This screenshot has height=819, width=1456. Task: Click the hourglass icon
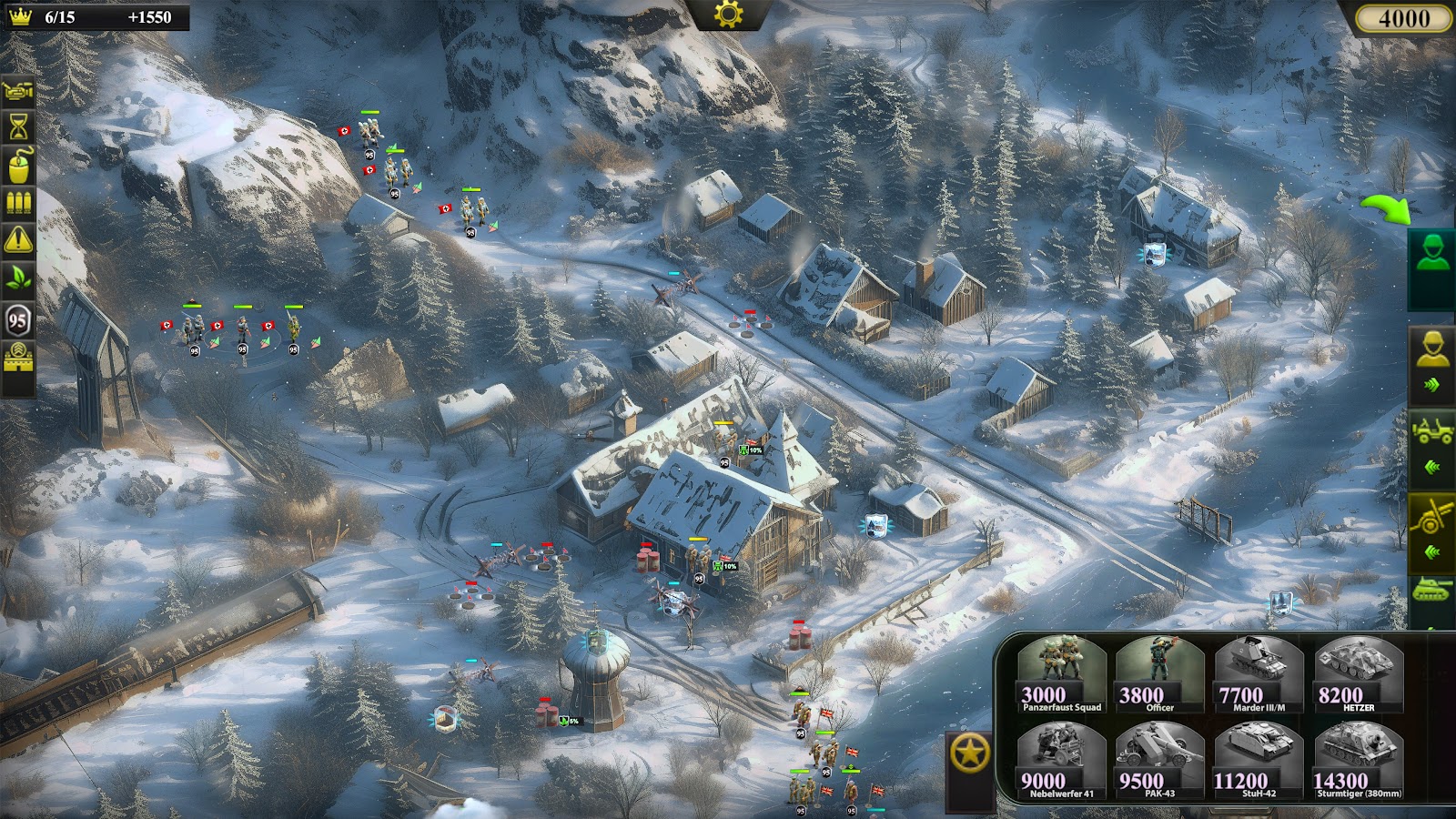pyautogui.click(x=19, y=127)
